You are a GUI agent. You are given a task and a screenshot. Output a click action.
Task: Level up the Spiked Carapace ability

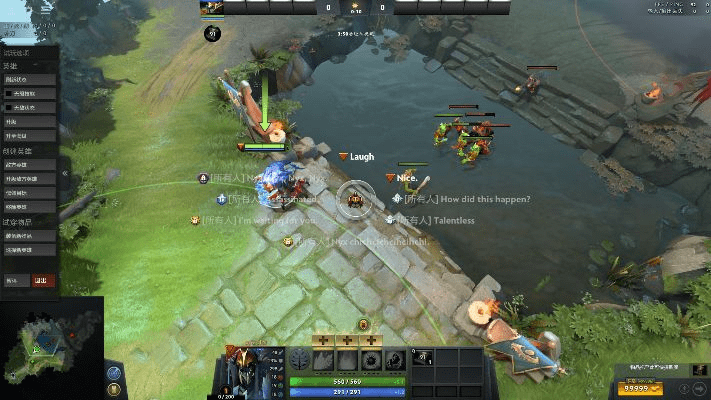371,340
